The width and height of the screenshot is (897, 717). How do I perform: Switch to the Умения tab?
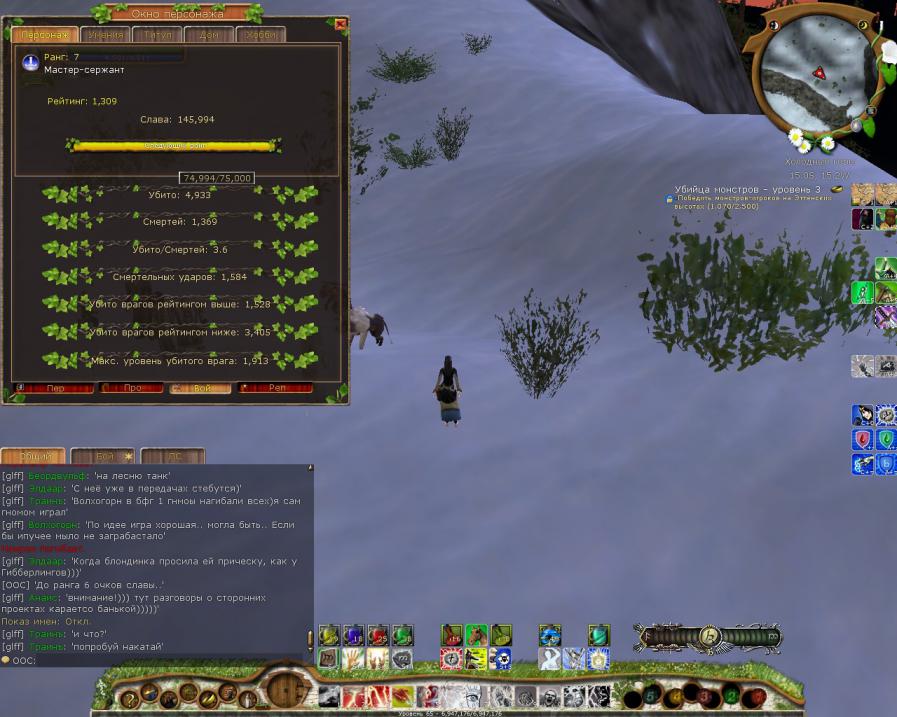click(x=105, y=35)
